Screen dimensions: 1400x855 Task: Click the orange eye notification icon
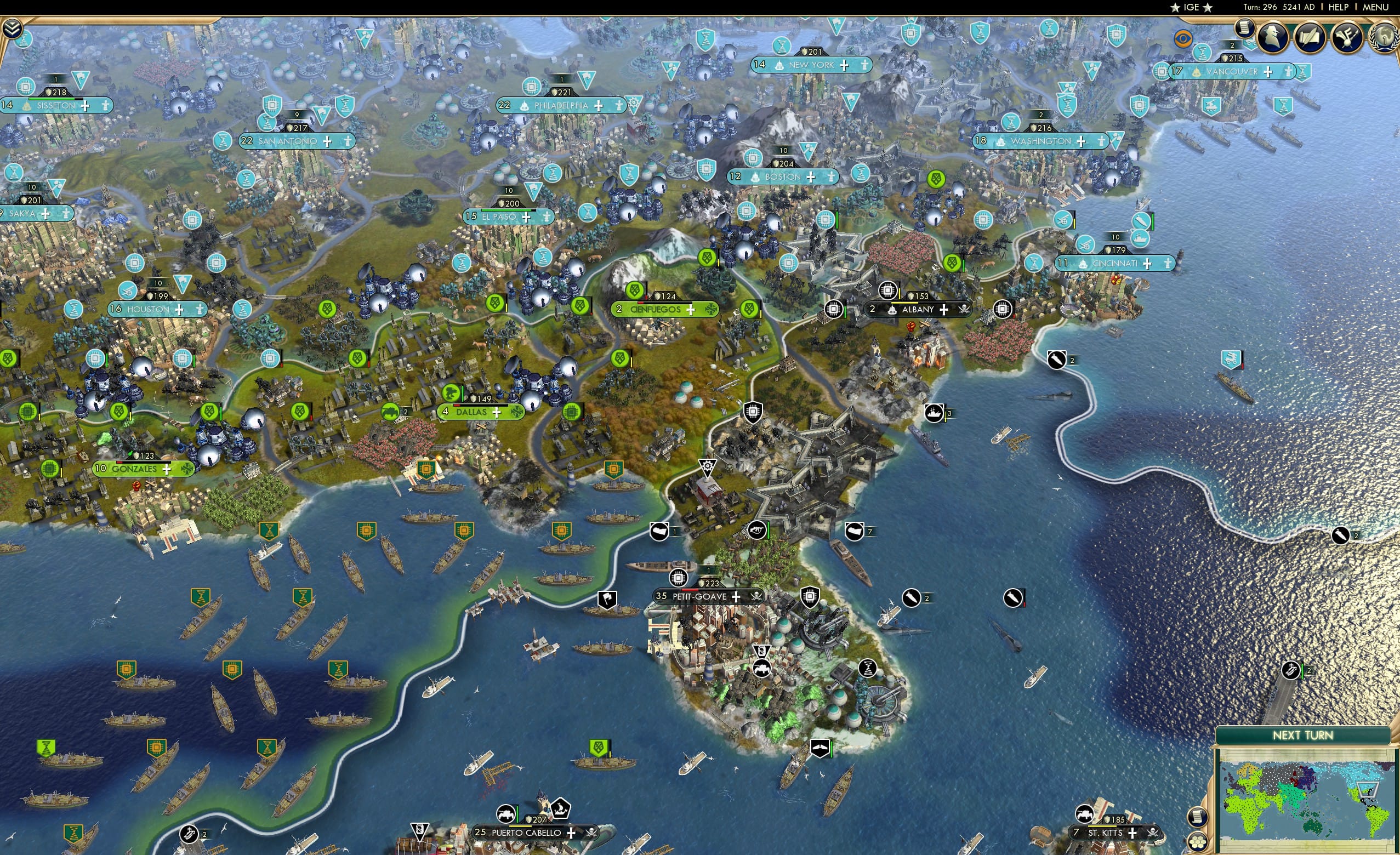click(1183, 38)
